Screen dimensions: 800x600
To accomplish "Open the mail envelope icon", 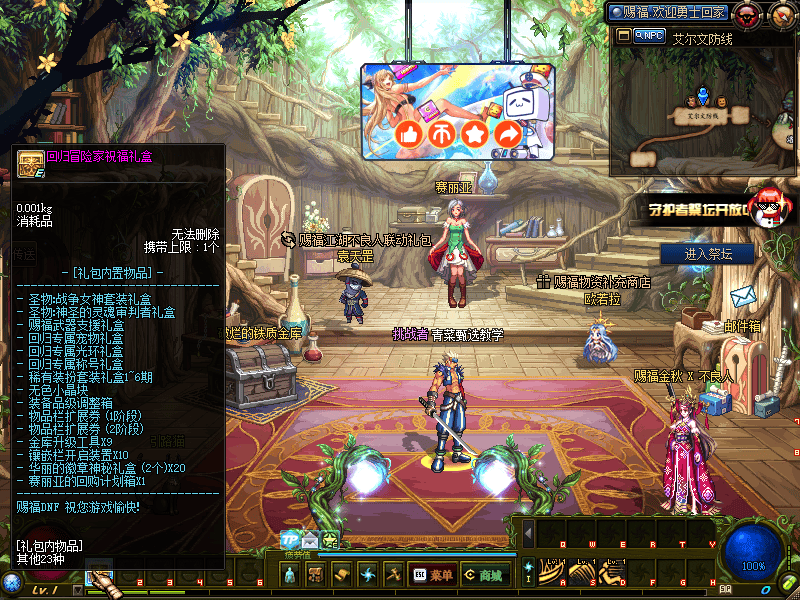I will 310,540.
